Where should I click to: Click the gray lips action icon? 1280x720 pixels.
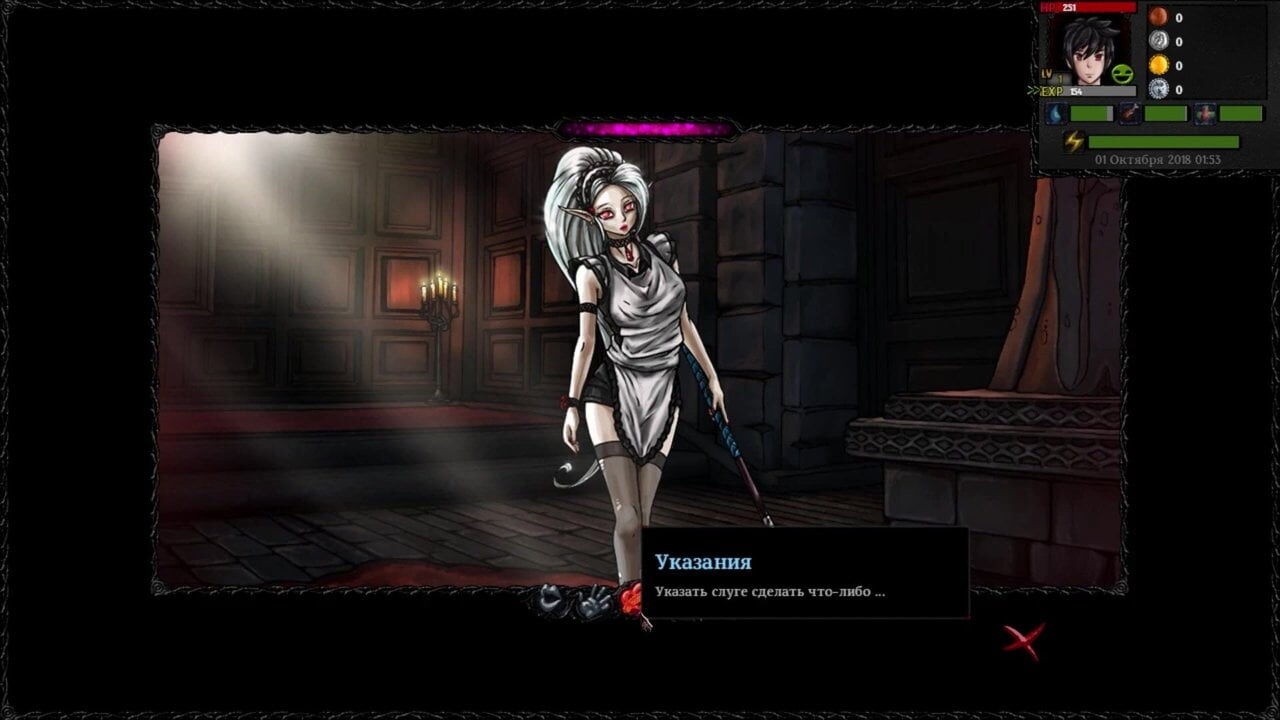pos(549,598)
